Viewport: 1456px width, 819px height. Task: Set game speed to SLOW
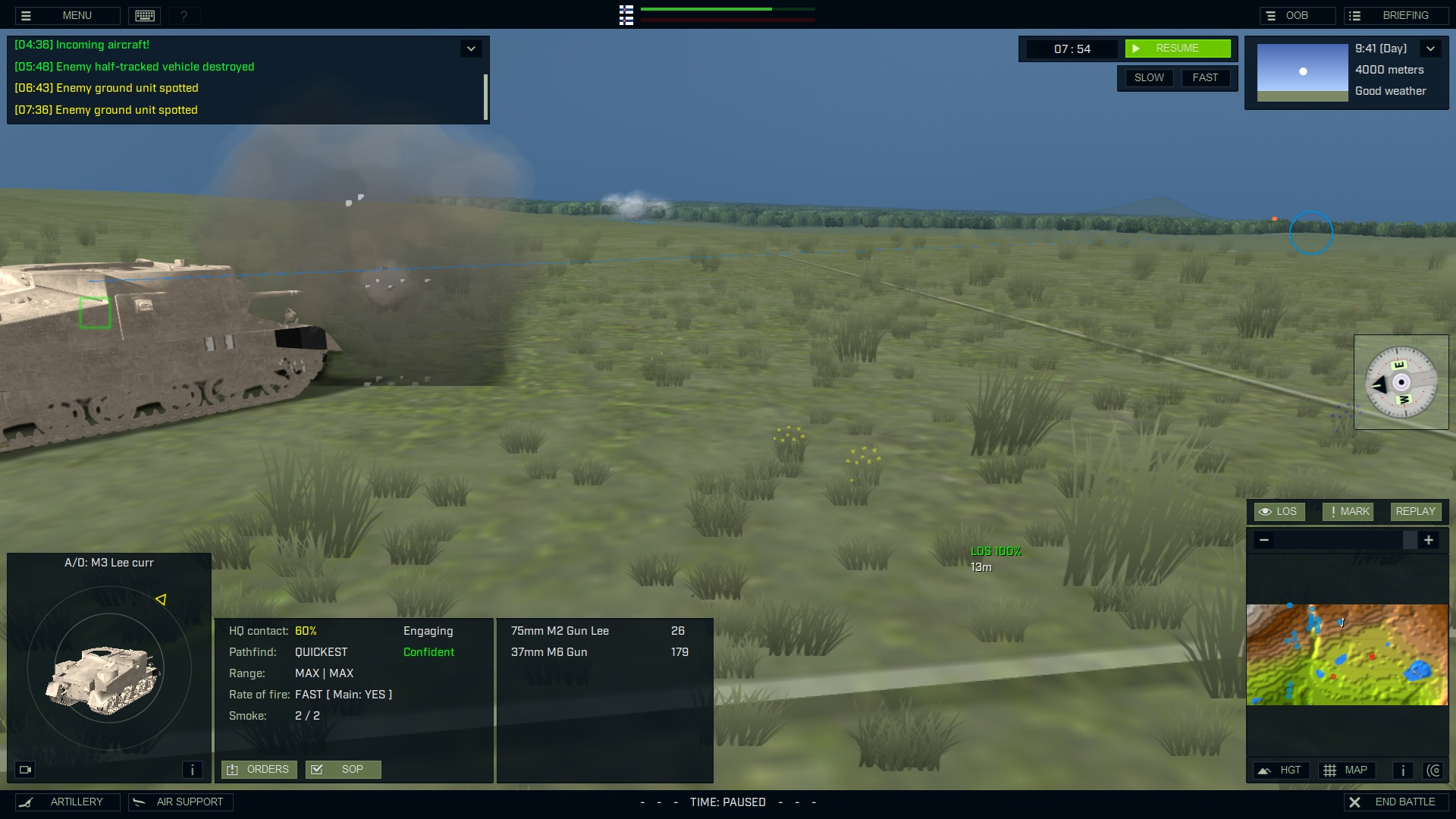1149,77
